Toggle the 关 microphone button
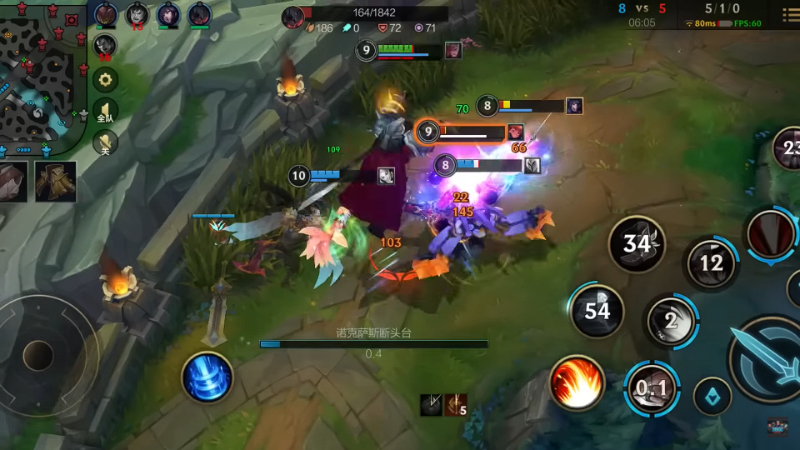This screenshot has width=800, height=450. (105, 143)
